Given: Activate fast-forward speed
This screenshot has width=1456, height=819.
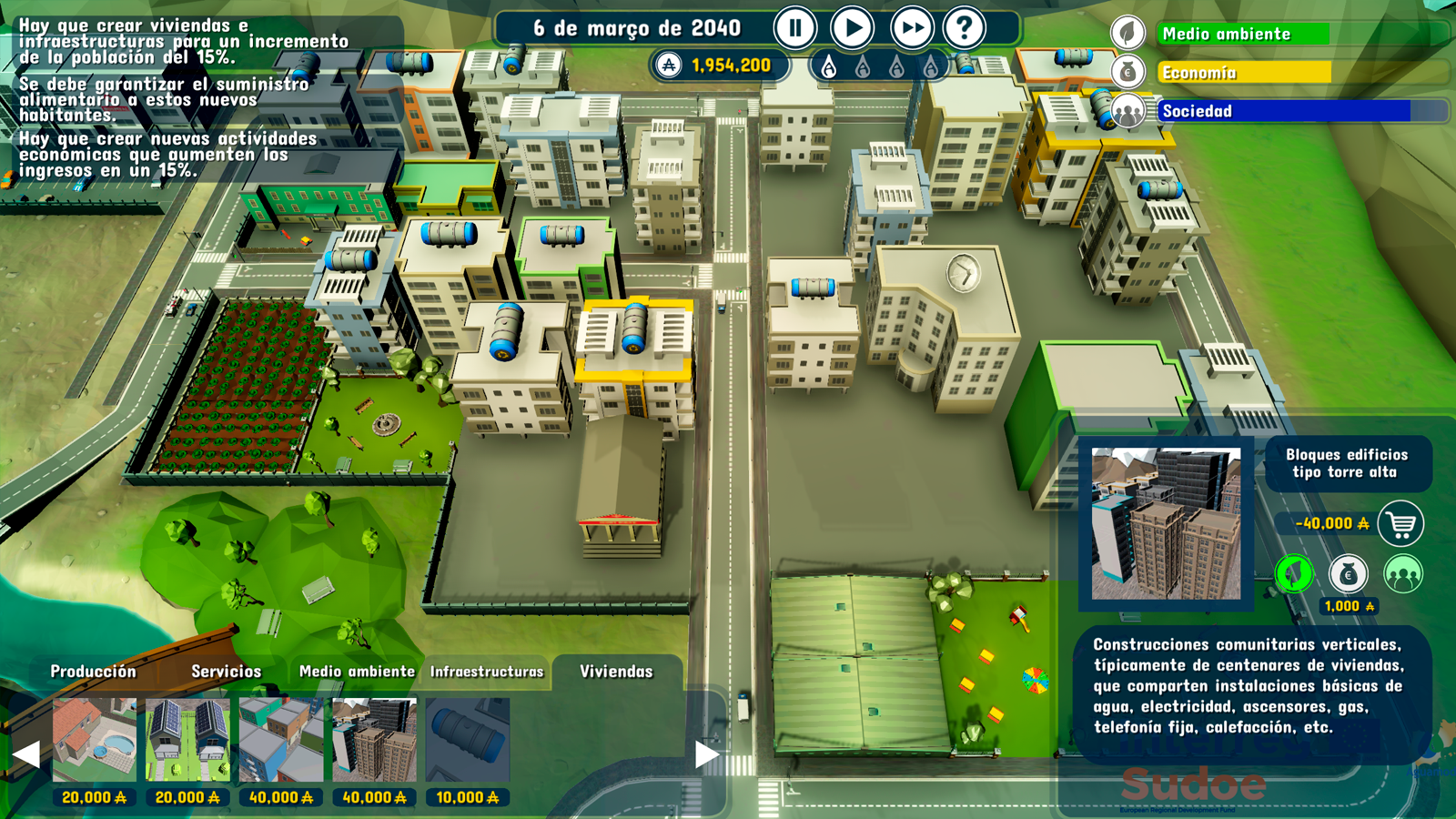Looking at the screenshot, I should (910, 28).
